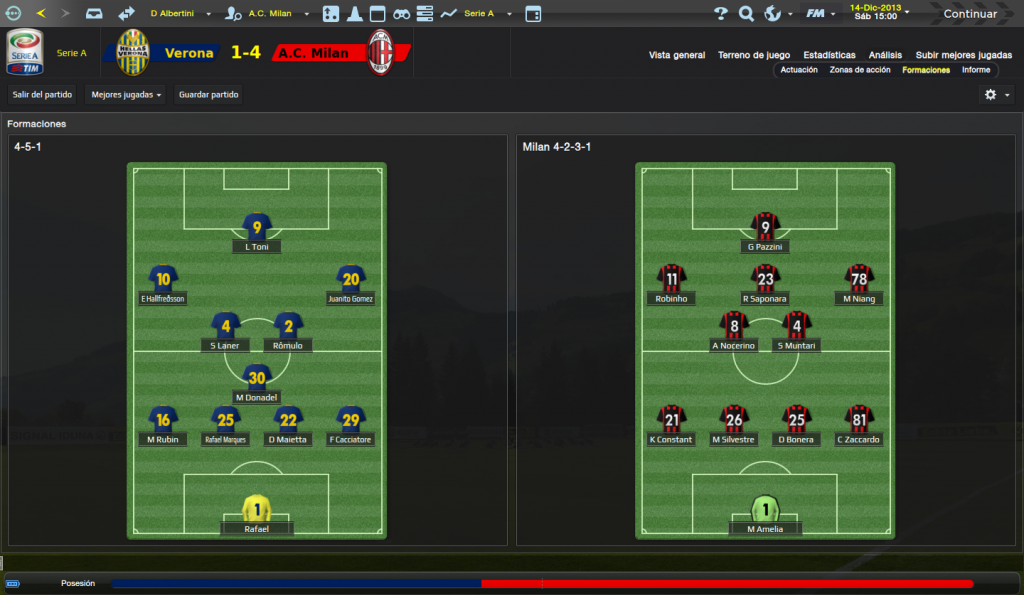This screenshot has width=1024, height=595.
Task: Switch to the Vista general tab
Action: pyautogui.click(x=677, y=55)
